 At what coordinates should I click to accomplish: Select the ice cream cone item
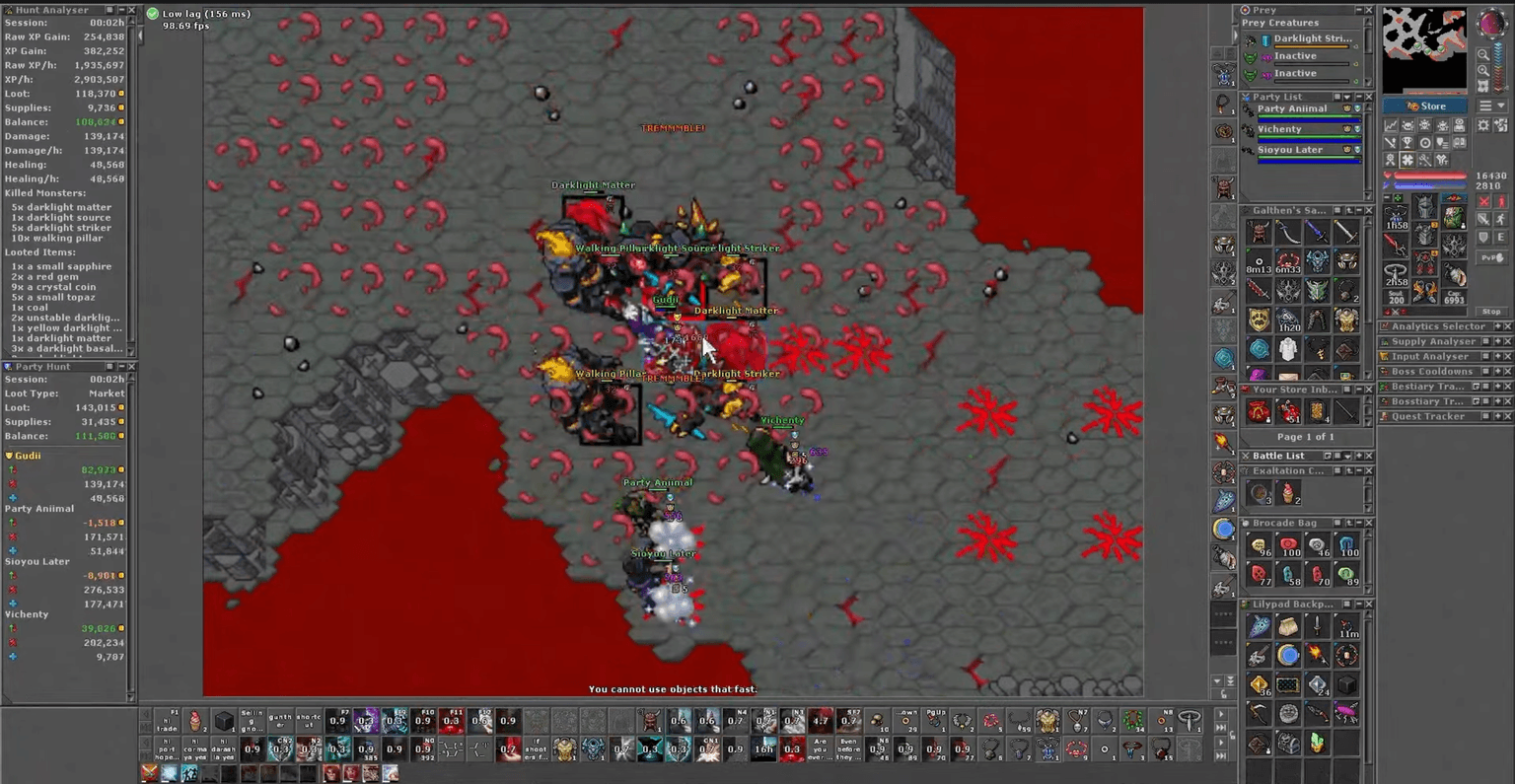click(1288, 494)
